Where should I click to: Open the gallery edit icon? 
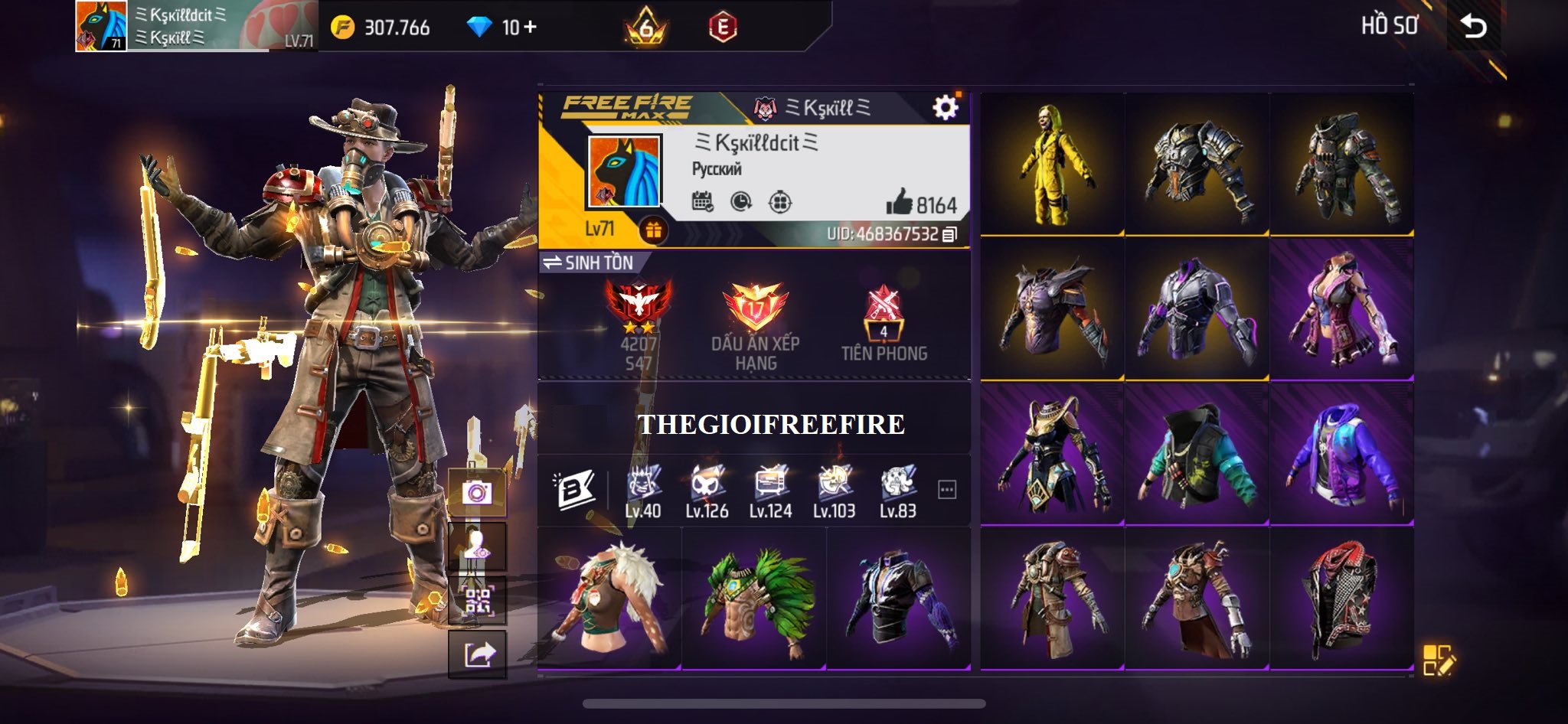pos(1439,660)
